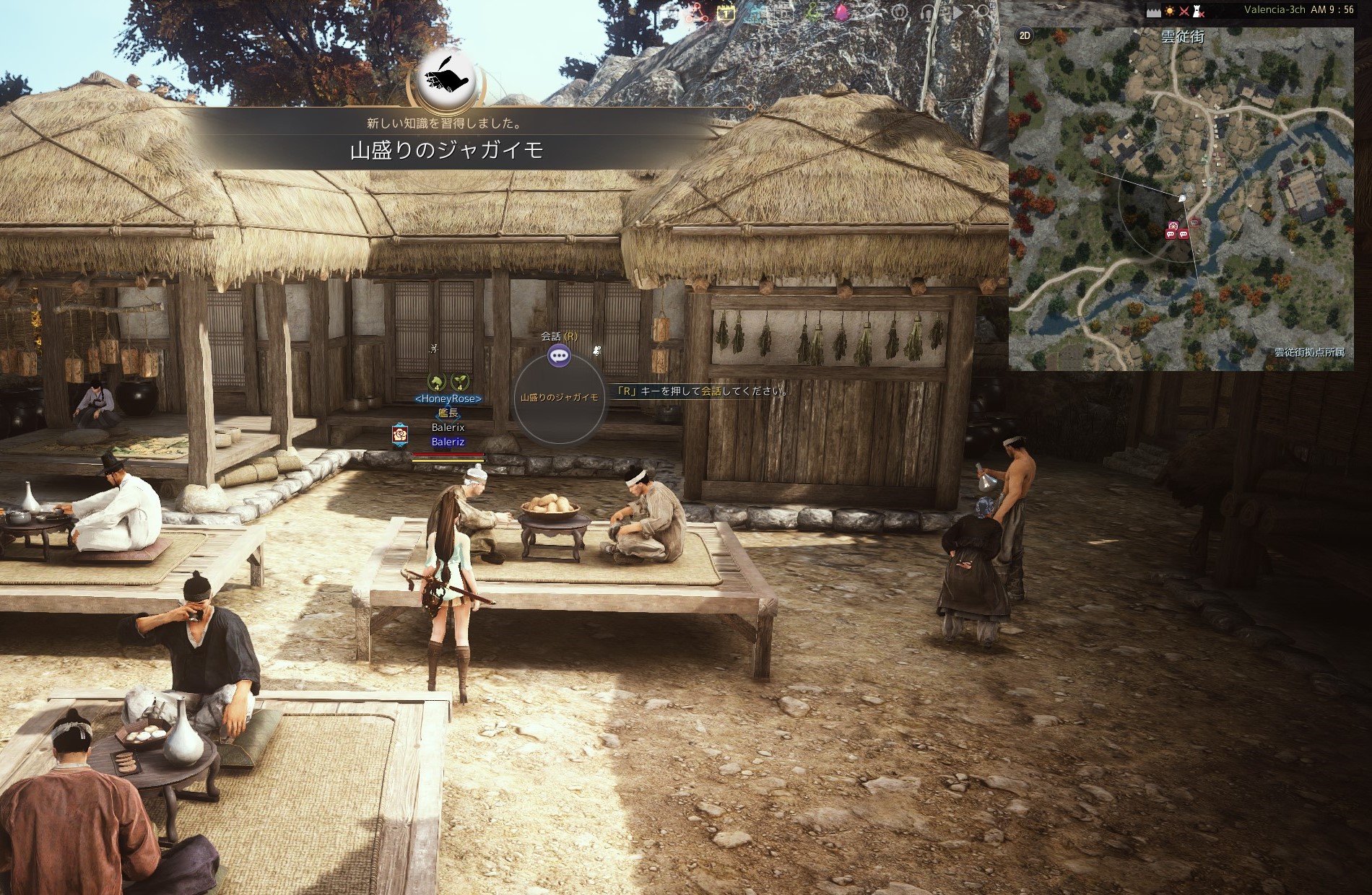The image size is (1372, 895).
Task: Click the green seahorse icon
Action: 813,12
